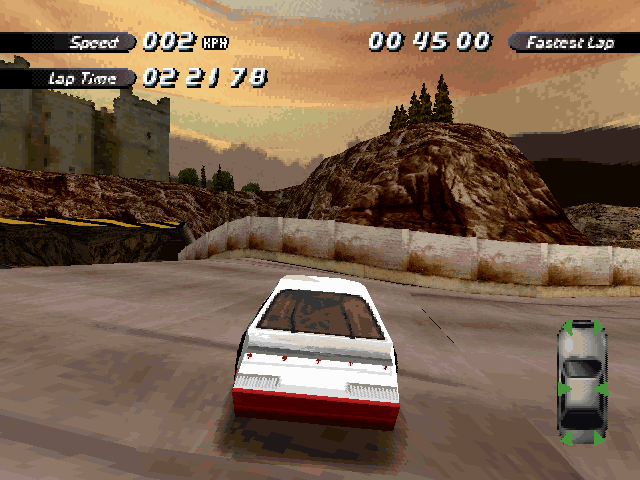Screen dimensions: 640x480
Task: Click the car damage indicator icon
Action: (x=582, y=381)
